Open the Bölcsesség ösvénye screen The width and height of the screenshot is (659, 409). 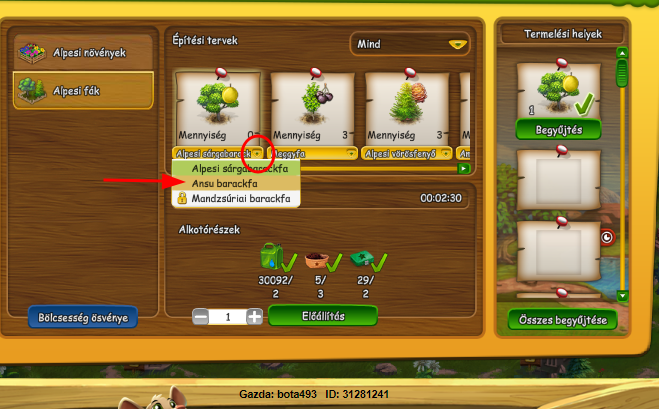coord(83,318)
